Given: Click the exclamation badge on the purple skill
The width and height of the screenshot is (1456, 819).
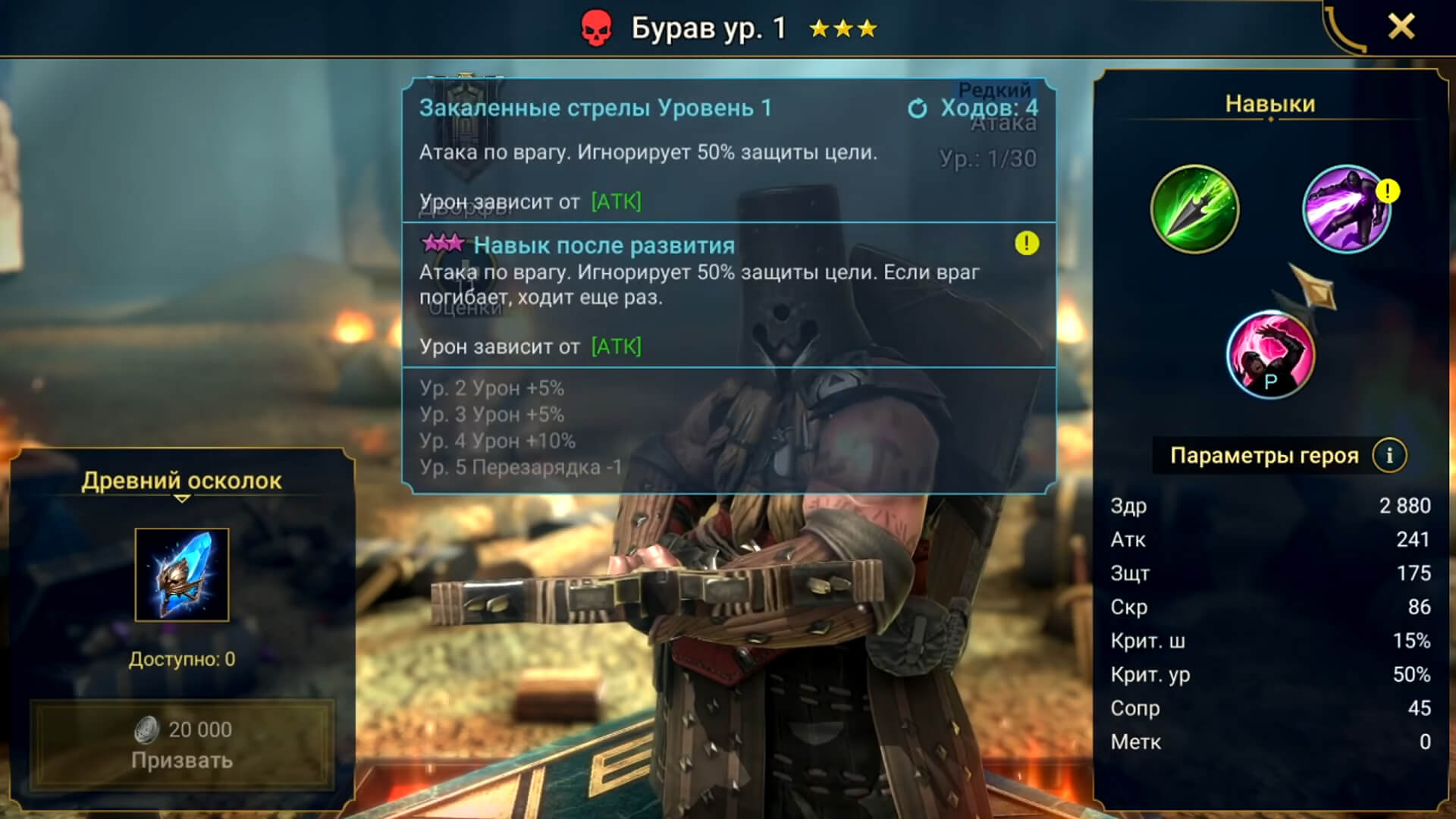Looking at the screenshot, I should pyautogui.click(x=1389, y=193).
